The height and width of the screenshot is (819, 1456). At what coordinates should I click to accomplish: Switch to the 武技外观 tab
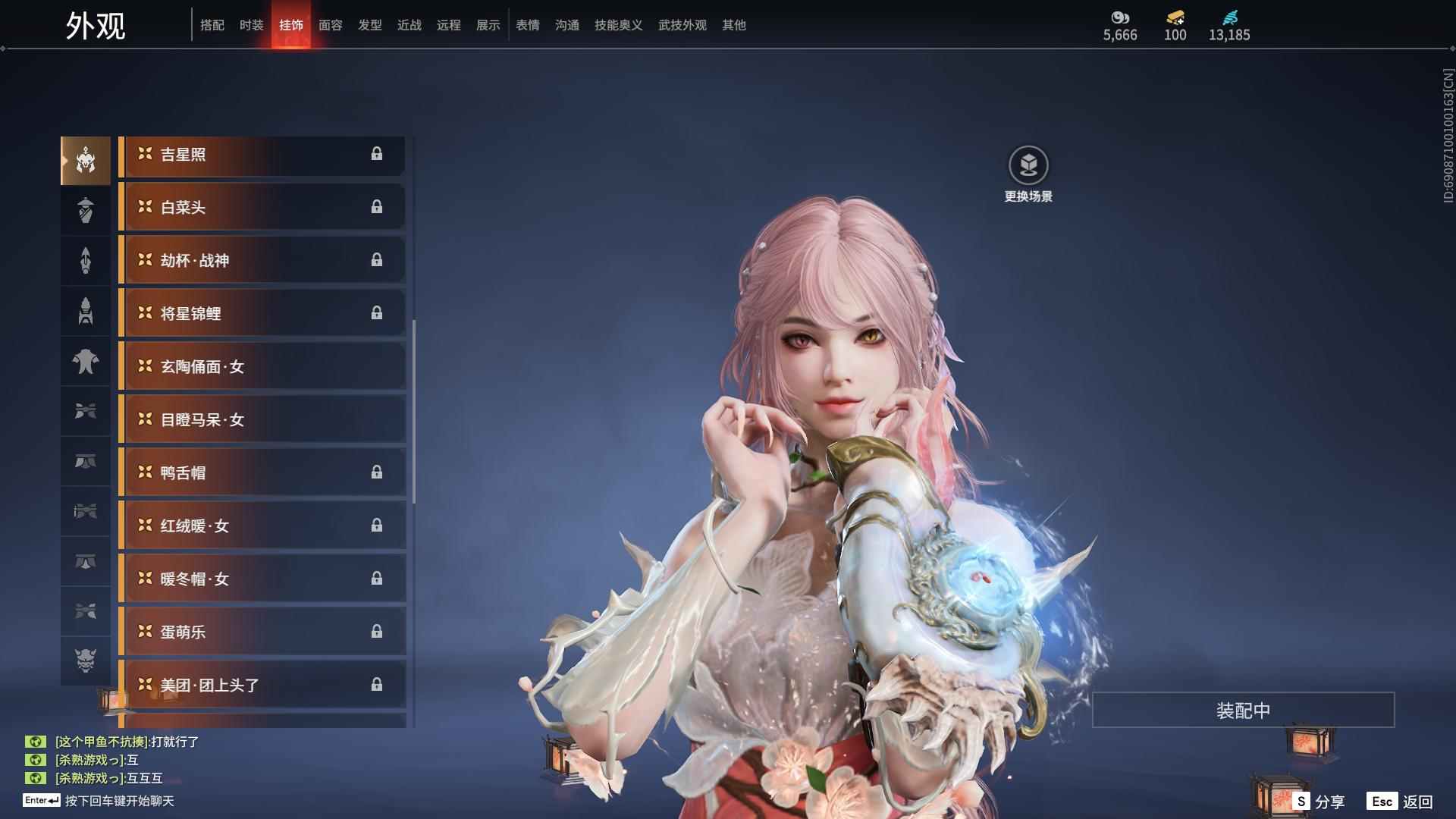click(x=682, y=25)
